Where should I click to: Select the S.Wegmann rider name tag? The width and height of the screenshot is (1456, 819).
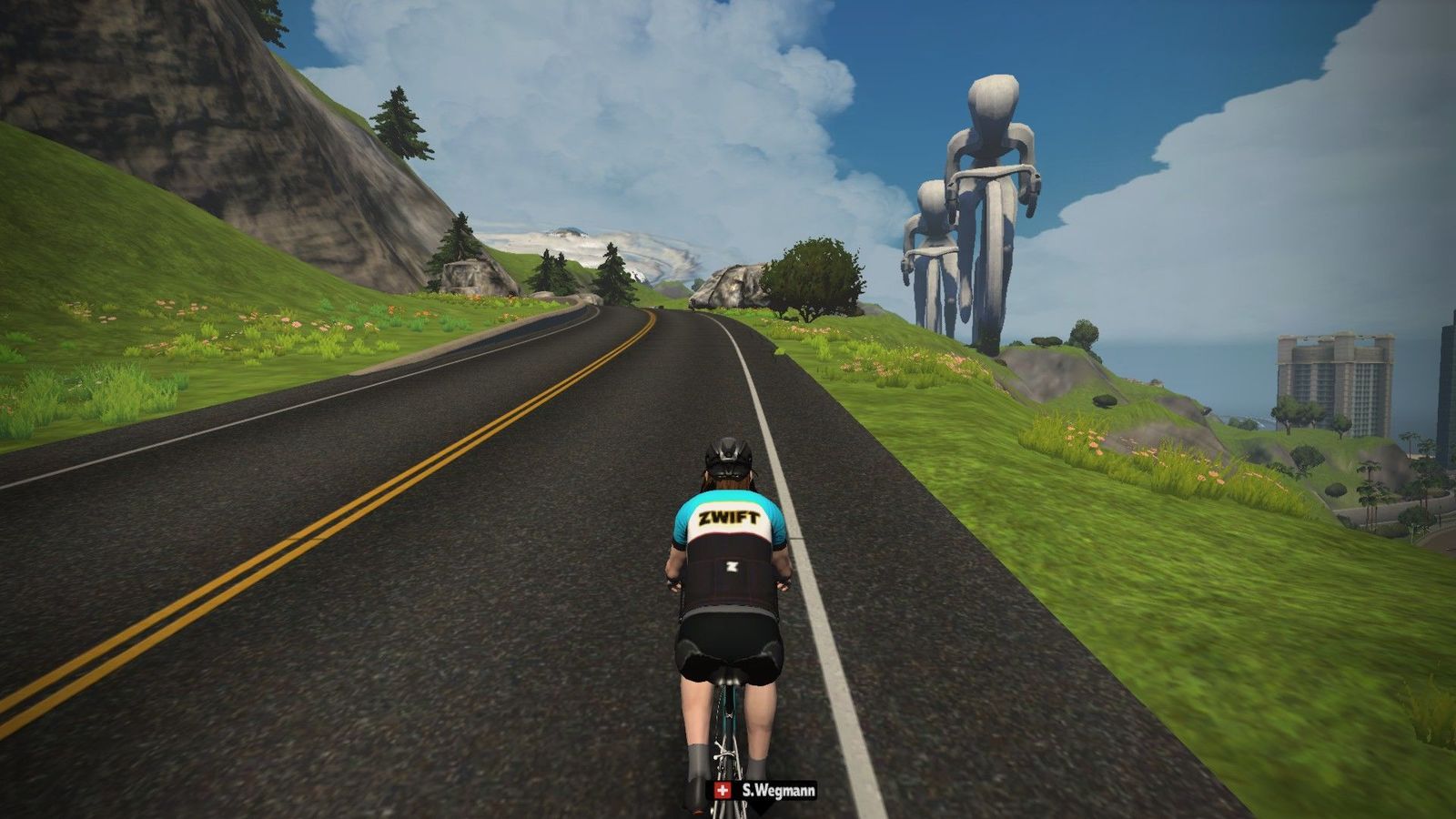pos(764,790)
